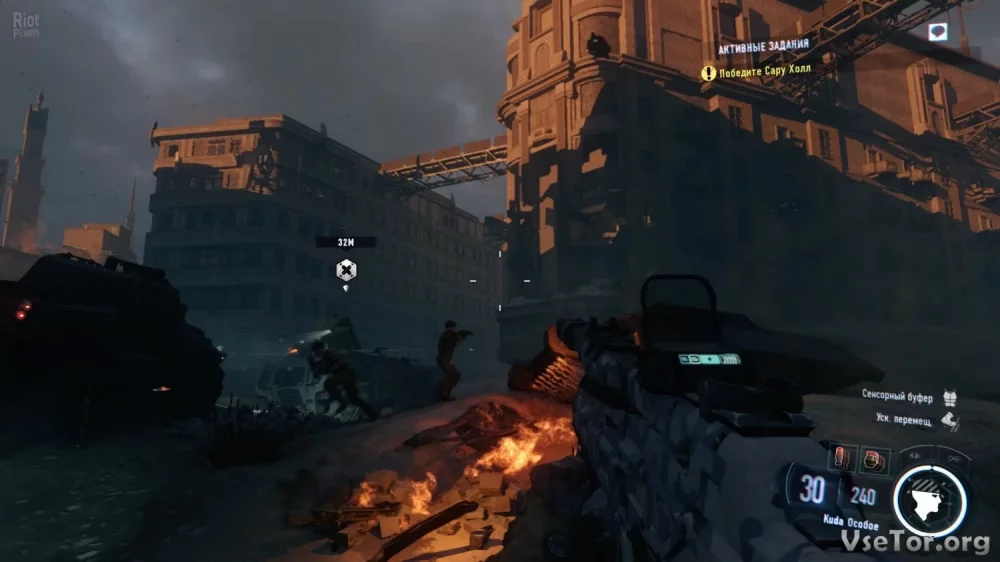Click the speech bubble chat icon

pos(937,32)
